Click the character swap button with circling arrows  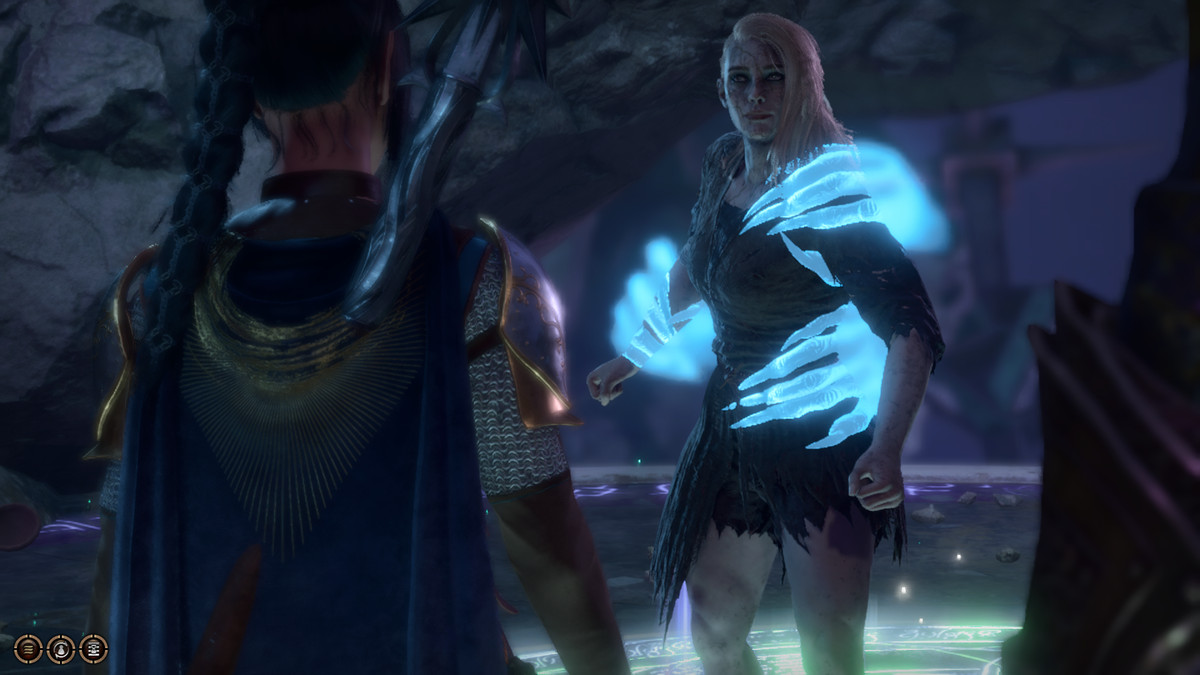pyautogui.click(x=61, y=649)
